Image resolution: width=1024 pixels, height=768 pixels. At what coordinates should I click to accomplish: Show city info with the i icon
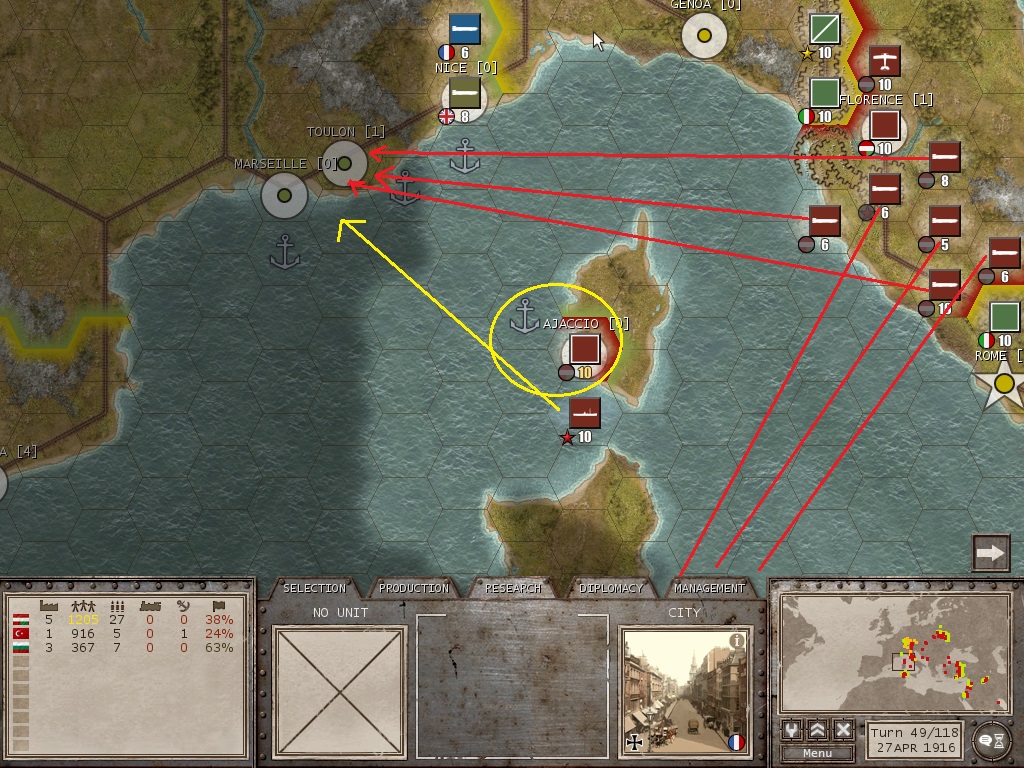[737, 641]
